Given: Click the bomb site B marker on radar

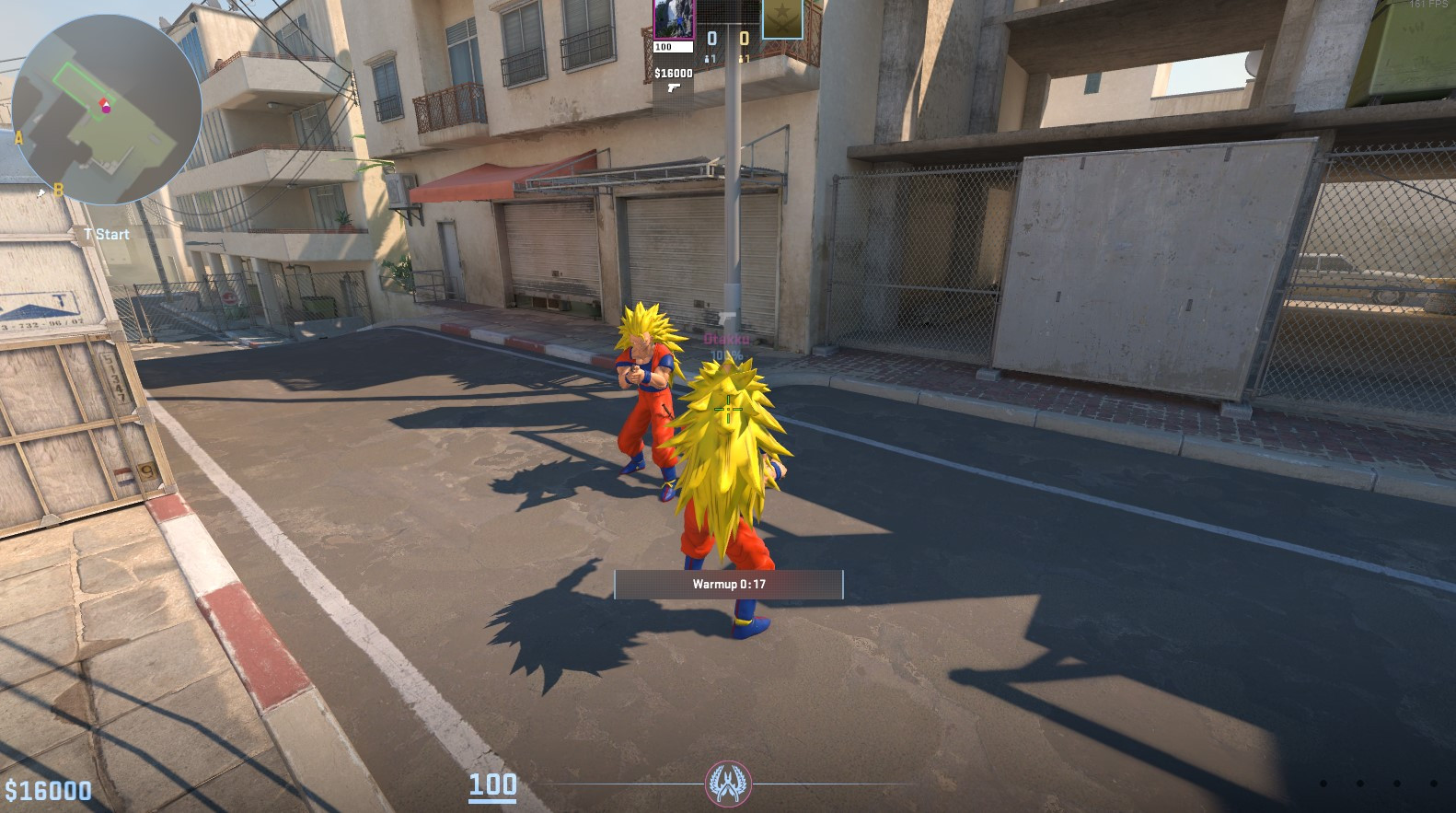Looking at the screenshot, I should point(58,191).
